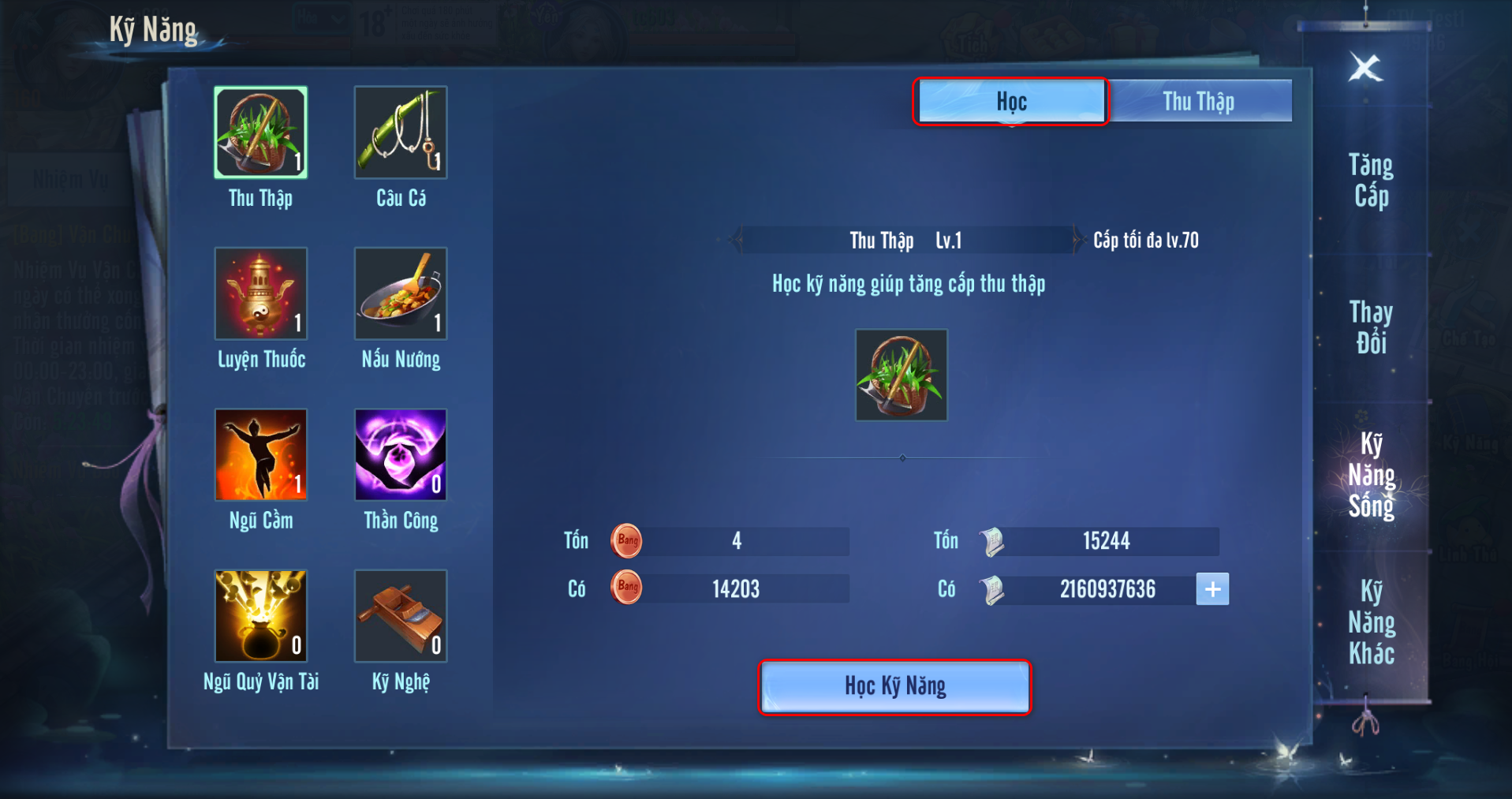Open the Thu Thập tab at top
The image size is (1512, 799).
click(1198, 101)
